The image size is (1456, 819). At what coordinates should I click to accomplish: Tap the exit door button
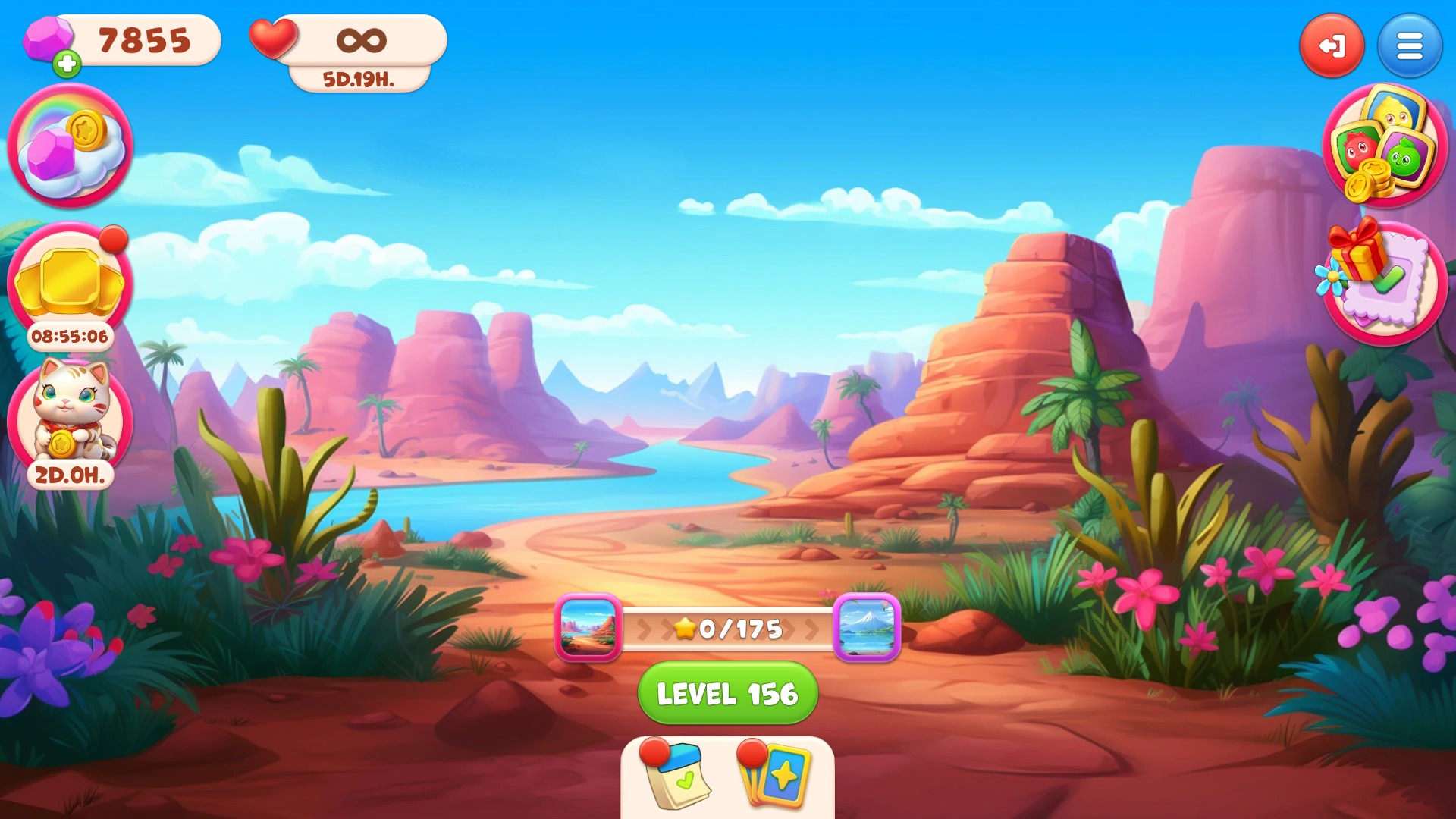click(x=1332, y=45)
